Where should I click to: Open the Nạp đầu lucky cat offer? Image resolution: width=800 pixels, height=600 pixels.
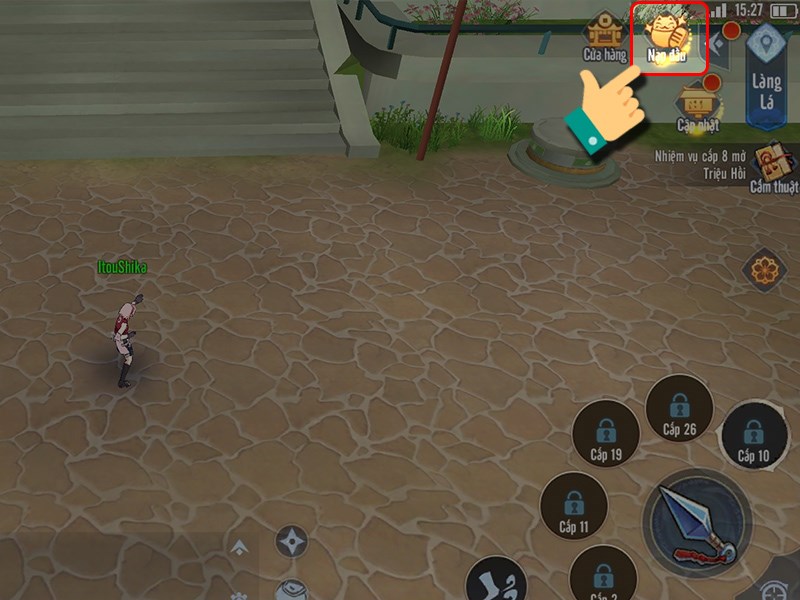[667, 36]
